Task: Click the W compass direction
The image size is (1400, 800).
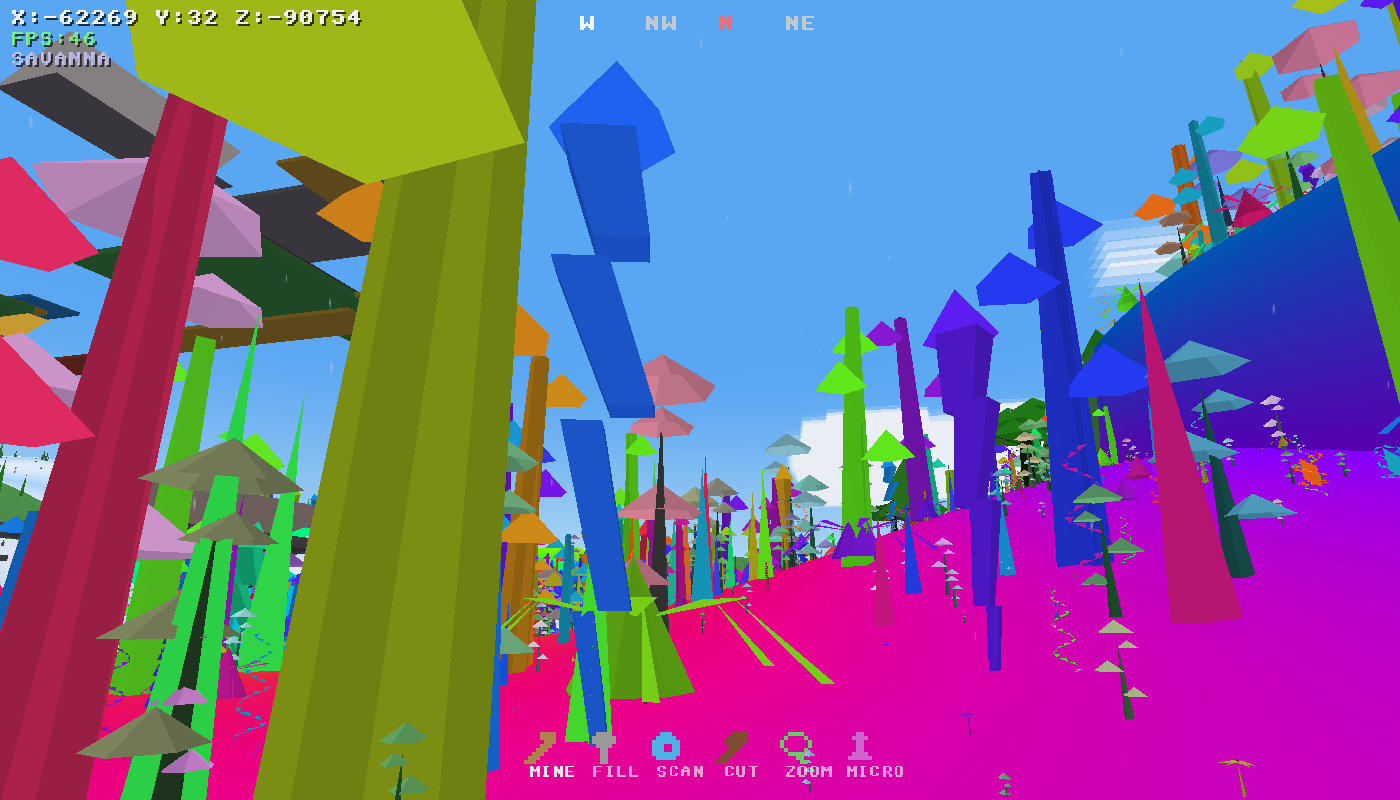Action: point(585,22)
